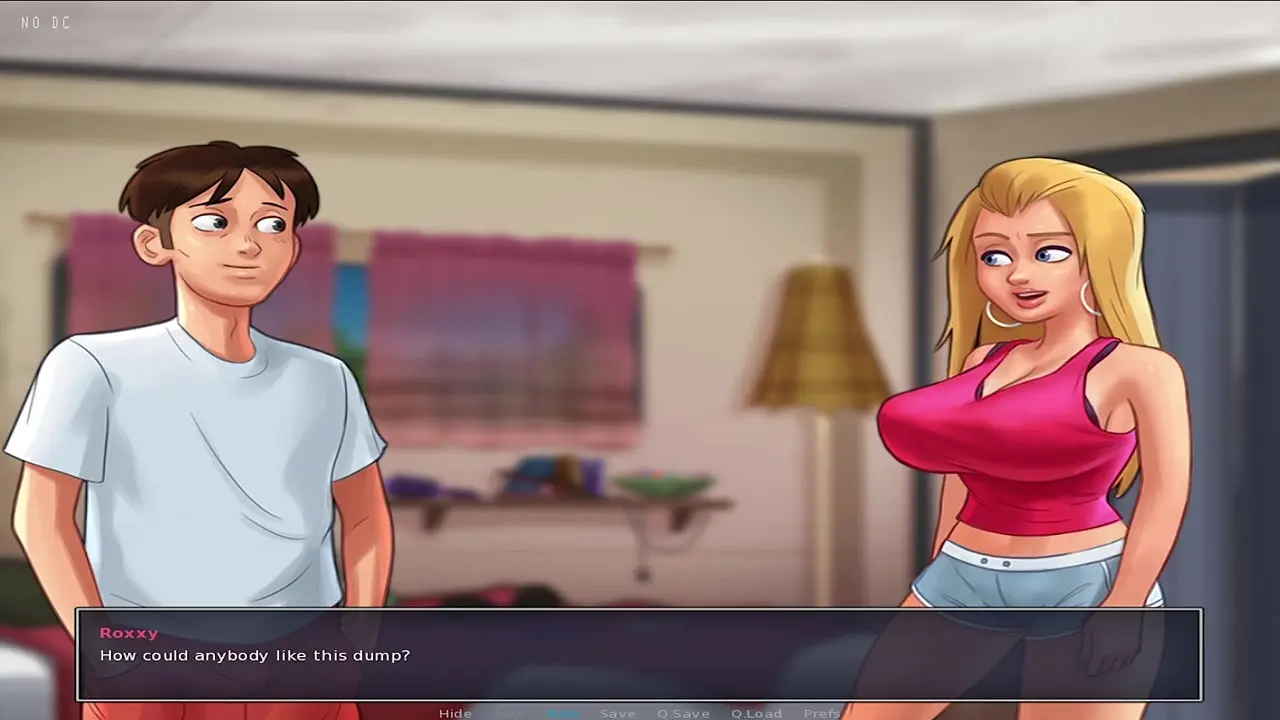Screen dimensions: 1280x720
Task: Quick load with Q.Load
Action: click(x=756, y=713)
